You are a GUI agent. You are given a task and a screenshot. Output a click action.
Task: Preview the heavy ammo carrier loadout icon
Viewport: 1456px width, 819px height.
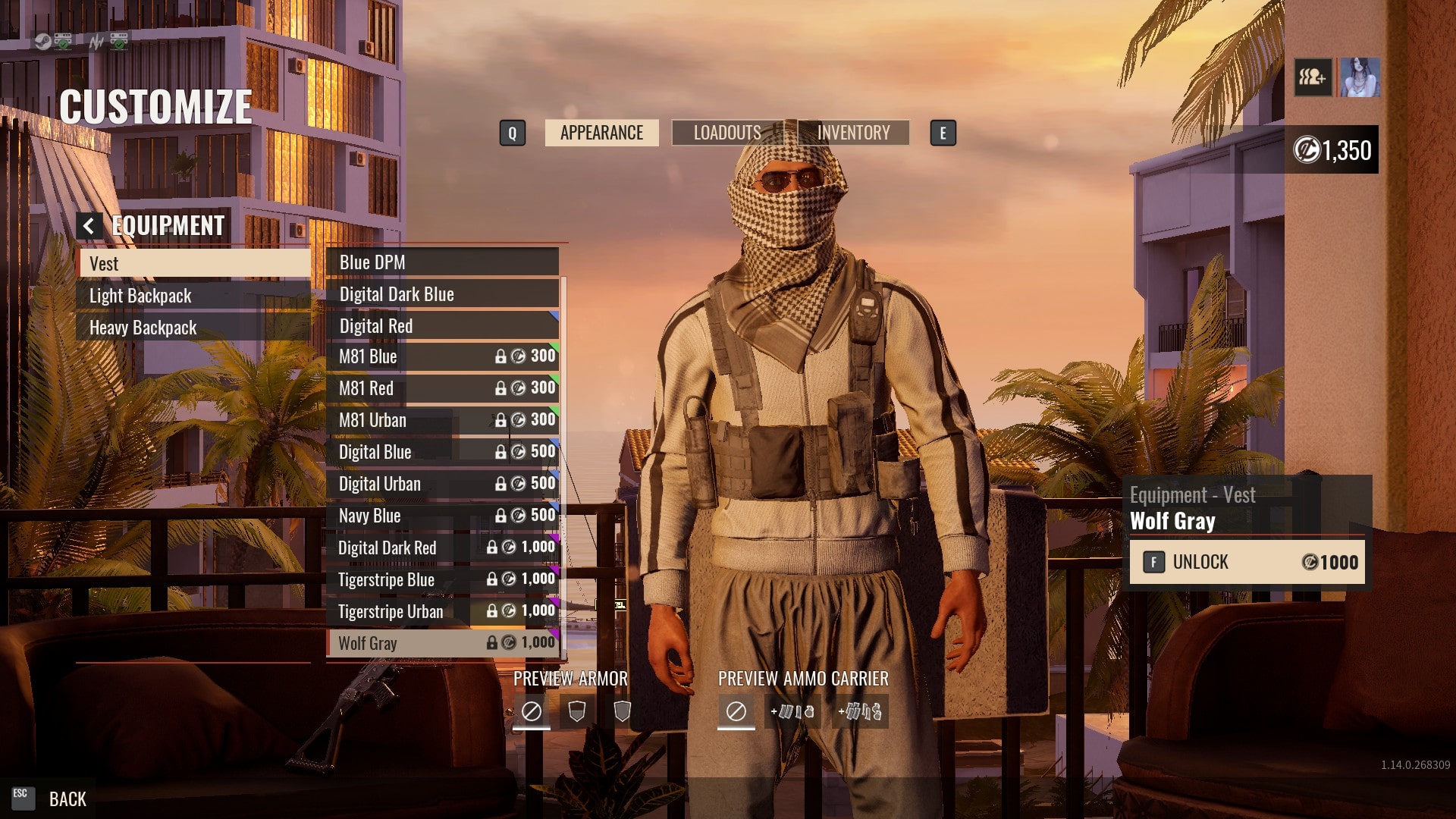861,711
